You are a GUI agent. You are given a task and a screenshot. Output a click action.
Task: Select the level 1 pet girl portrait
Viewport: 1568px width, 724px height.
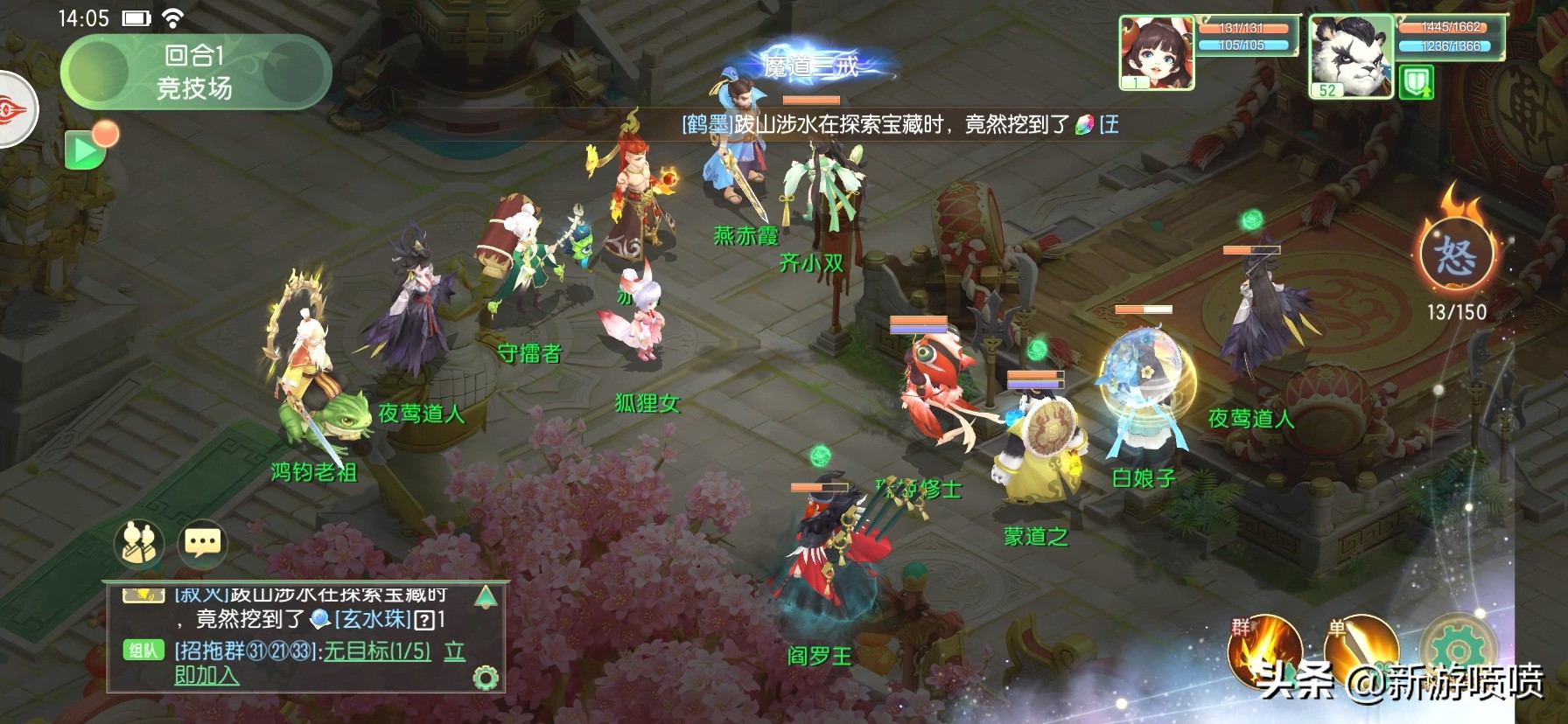1157,53
